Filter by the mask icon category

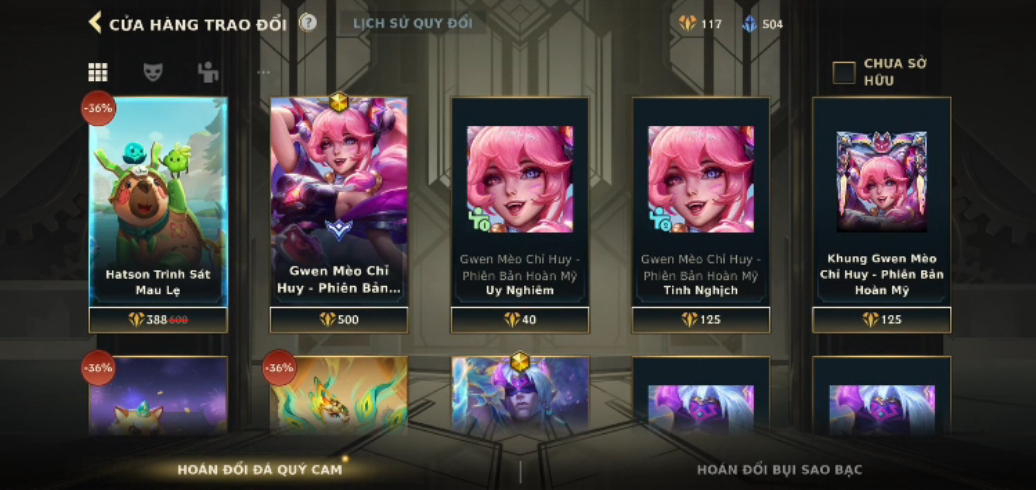click(x=152, y=72)
